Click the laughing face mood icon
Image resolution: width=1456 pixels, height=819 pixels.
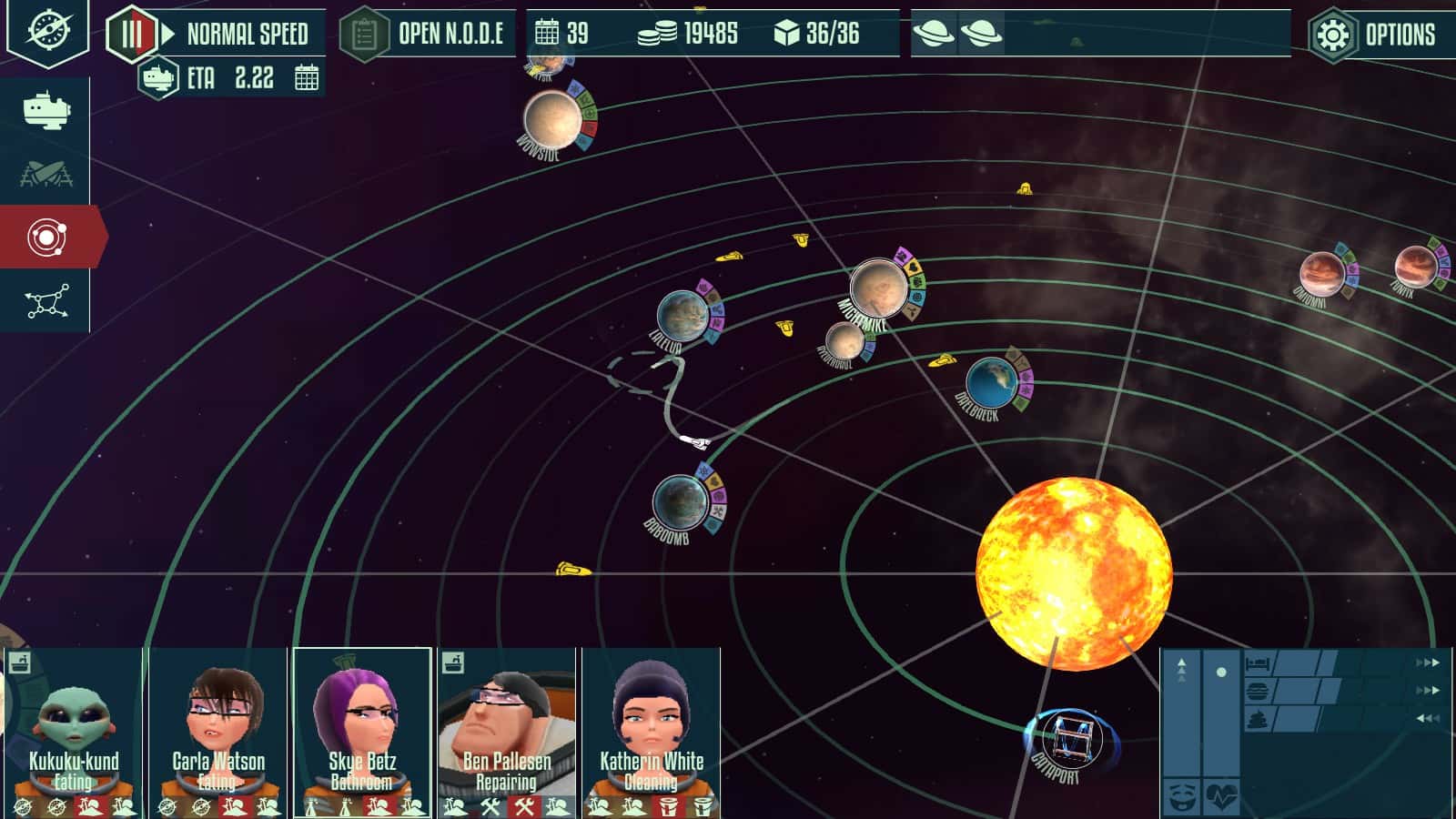click(x=1181, y=798)
